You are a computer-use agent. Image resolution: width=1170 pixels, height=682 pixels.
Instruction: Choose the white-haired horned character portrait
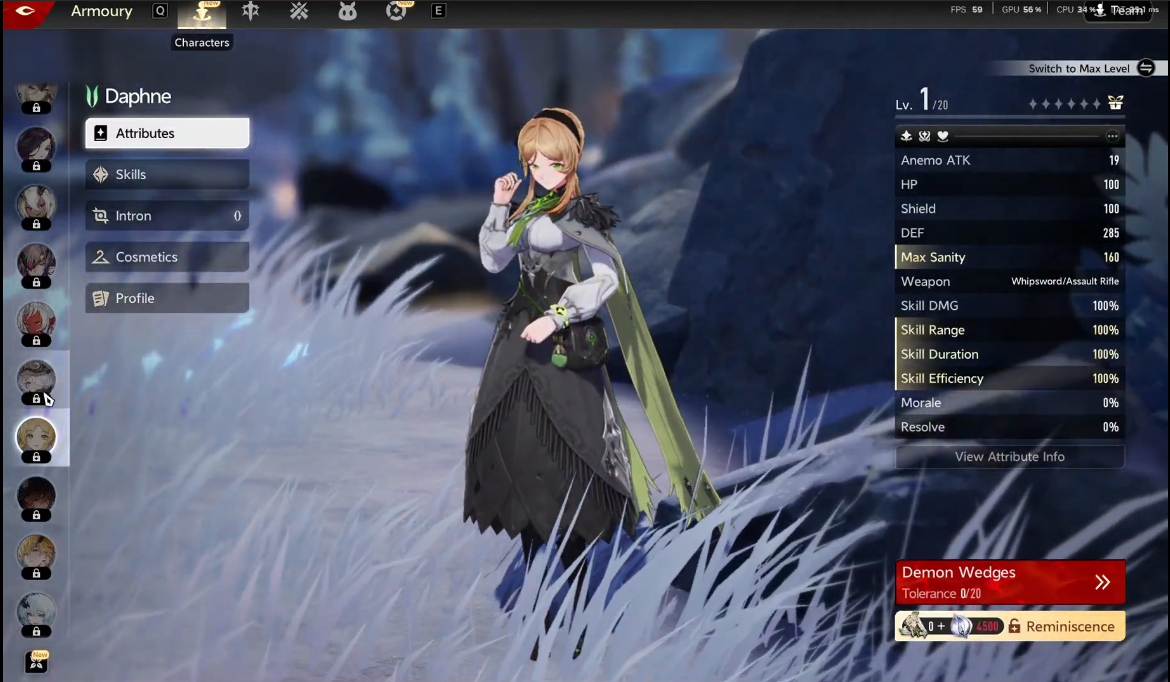[36, 204]
